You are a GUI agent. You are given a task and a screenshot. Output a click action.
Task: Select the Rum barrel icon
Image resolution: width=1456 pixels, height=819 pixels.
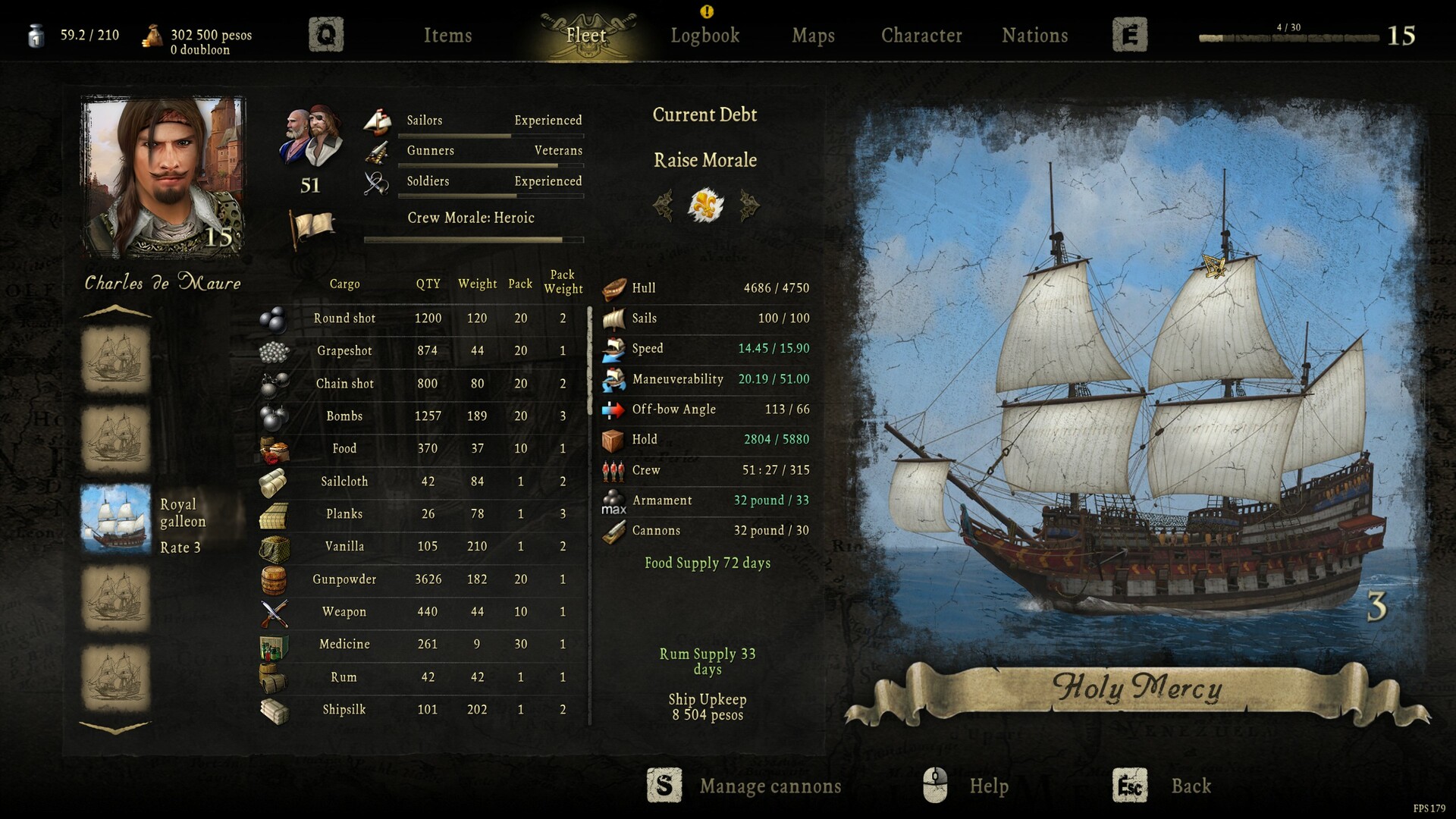pos(275,676)
